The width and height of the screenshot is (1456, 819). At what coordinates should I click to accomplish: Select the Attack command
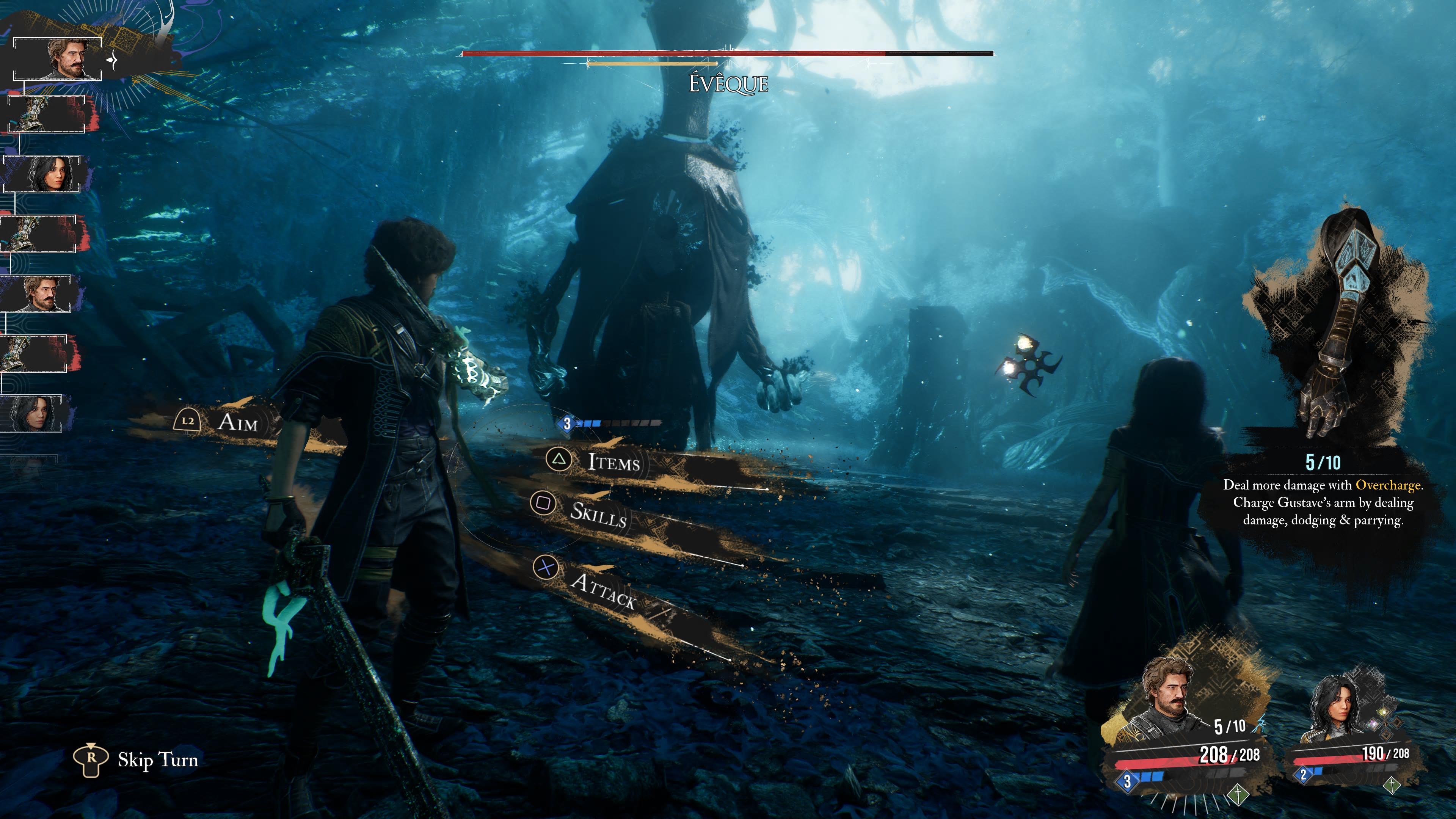603,590
